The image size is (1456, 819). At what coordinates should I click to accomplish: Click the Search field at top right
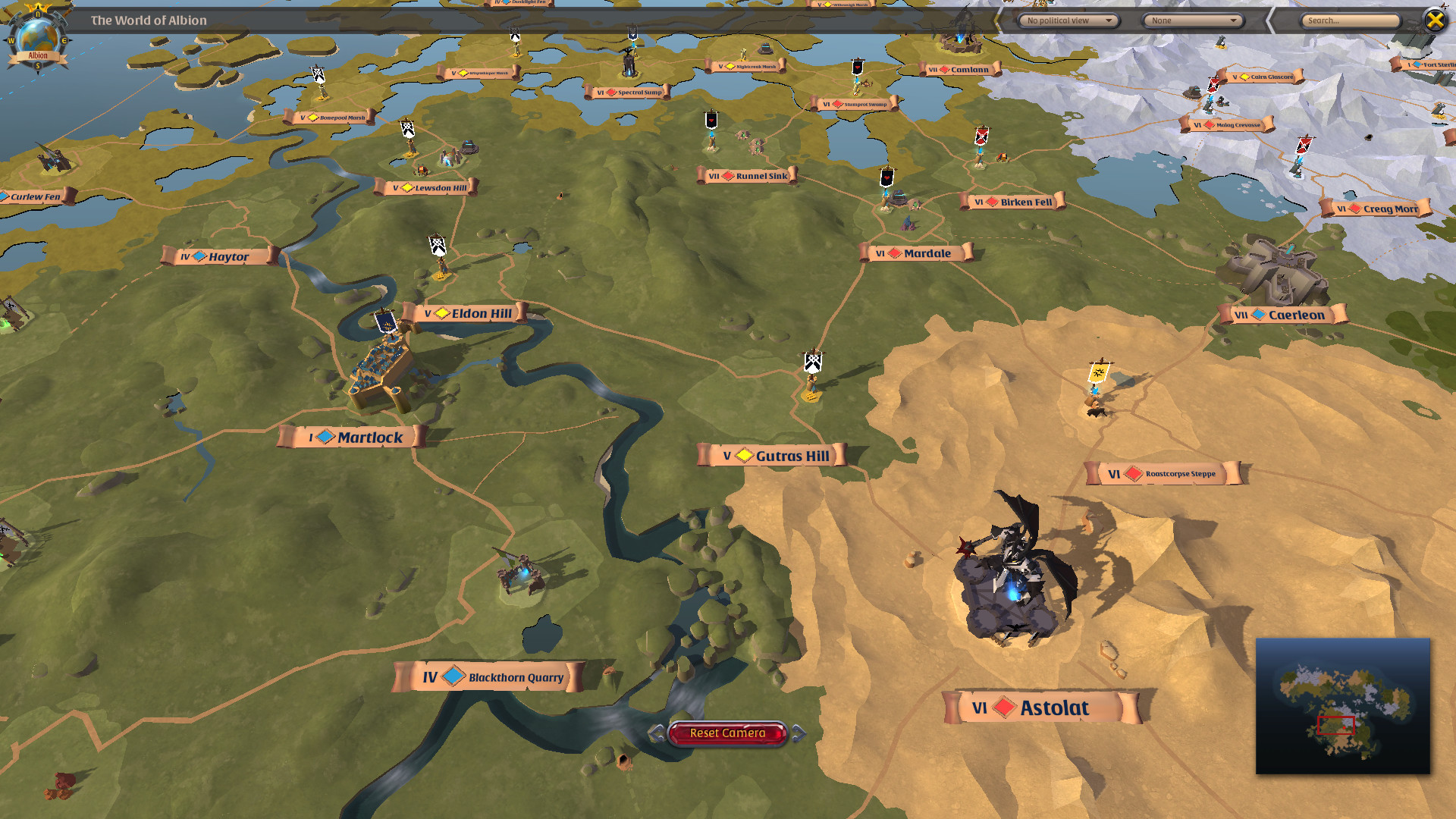pos(1350,20)
